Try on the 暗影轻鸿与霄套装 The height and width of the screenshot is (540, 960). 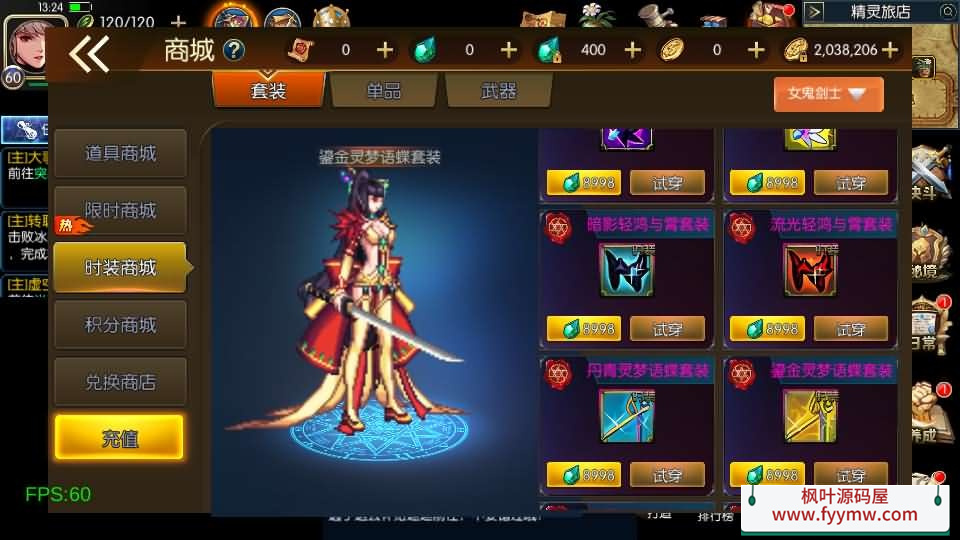point(667,328)
